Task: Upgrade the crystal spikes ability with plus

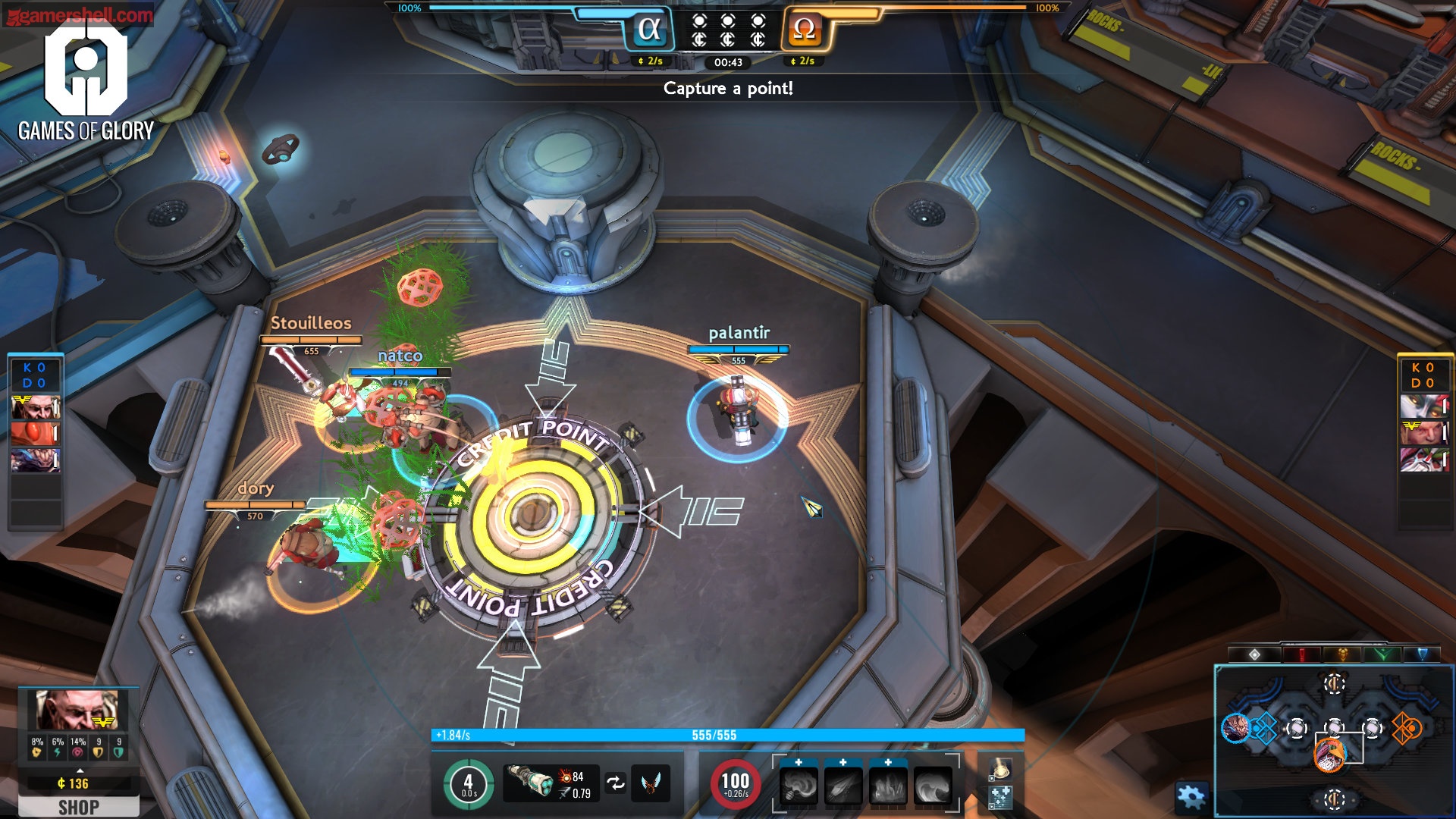Action: [888, 762]
